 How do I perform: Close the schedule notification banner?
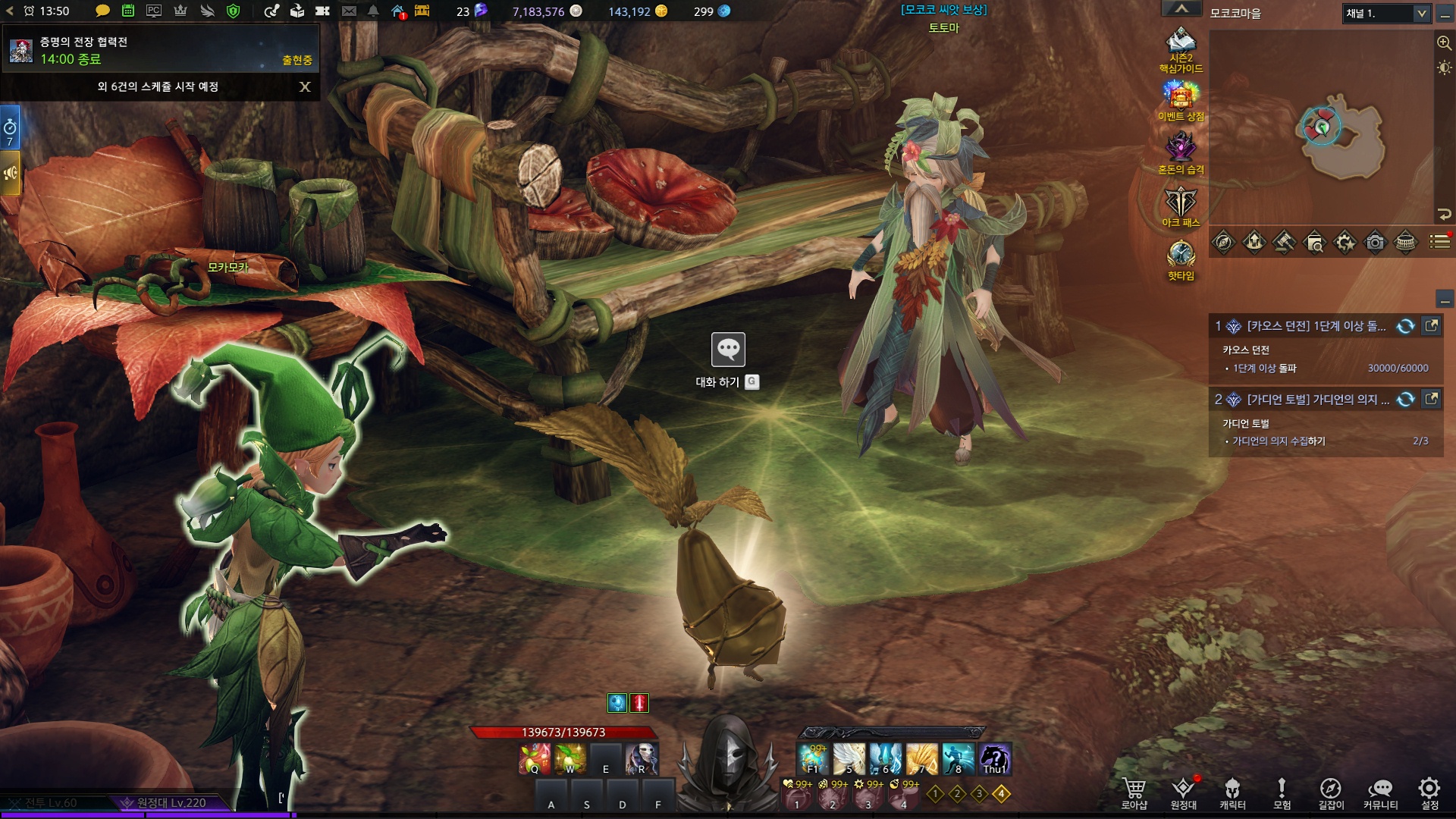click(x=305, y=87)
